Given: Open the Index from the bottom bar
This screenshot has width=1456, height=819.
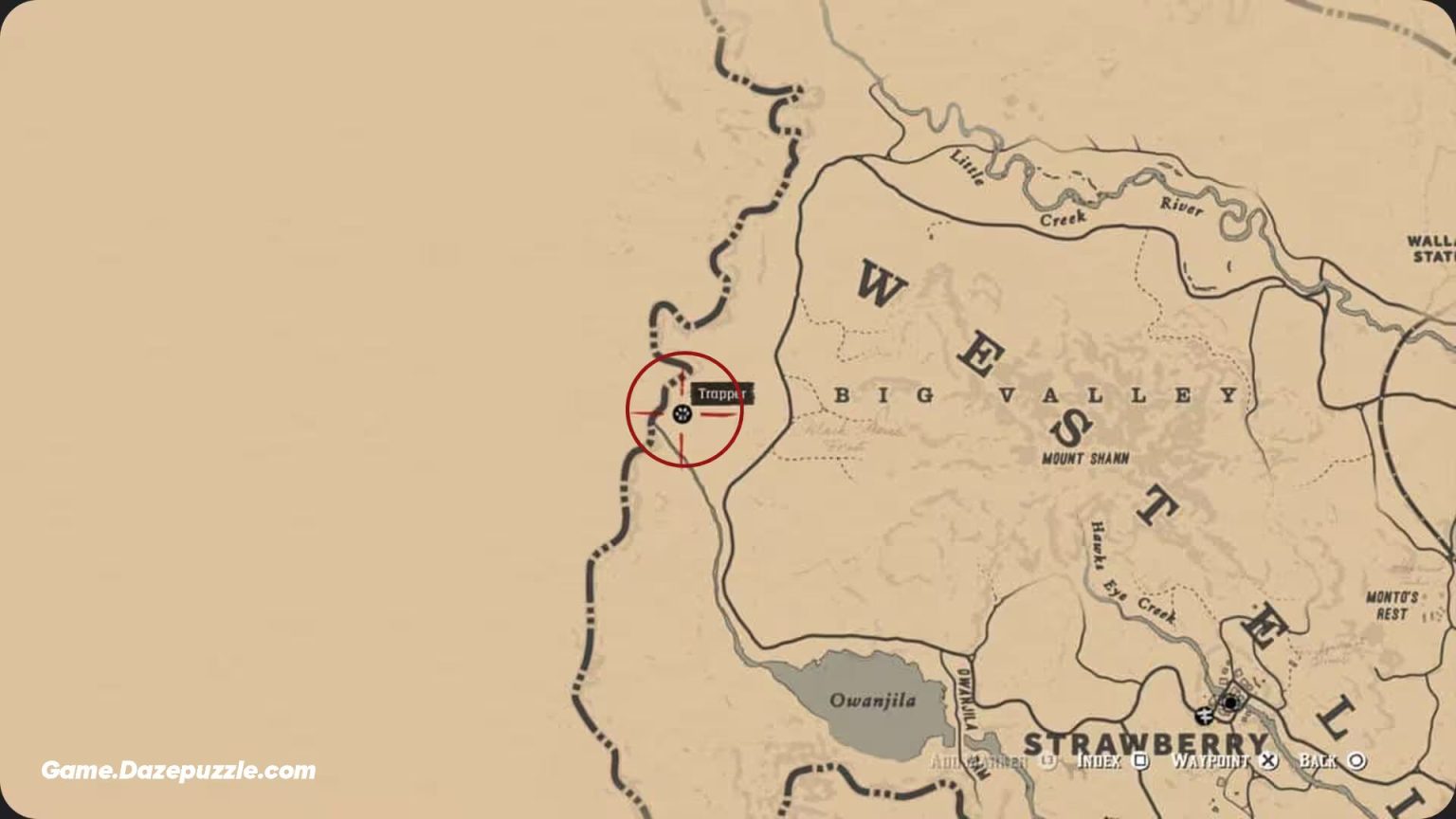Looking at the screenshot, I should click(1100, 760).
